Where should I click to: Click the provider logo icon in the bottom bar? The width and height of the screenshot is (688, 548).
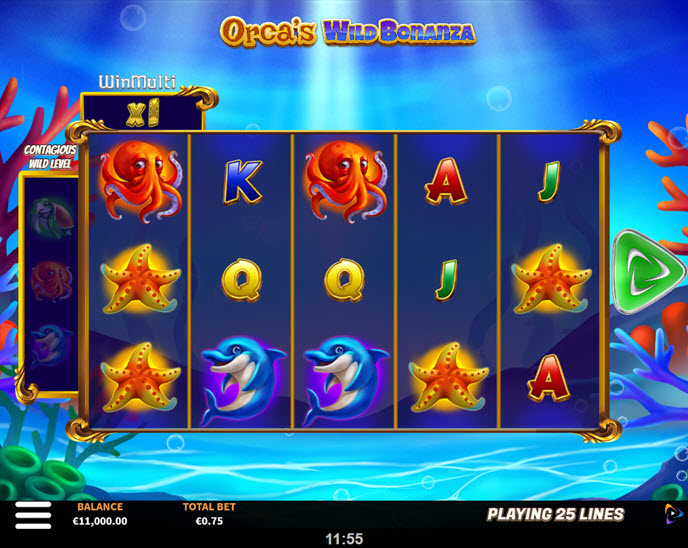click(x=672, y=514)
